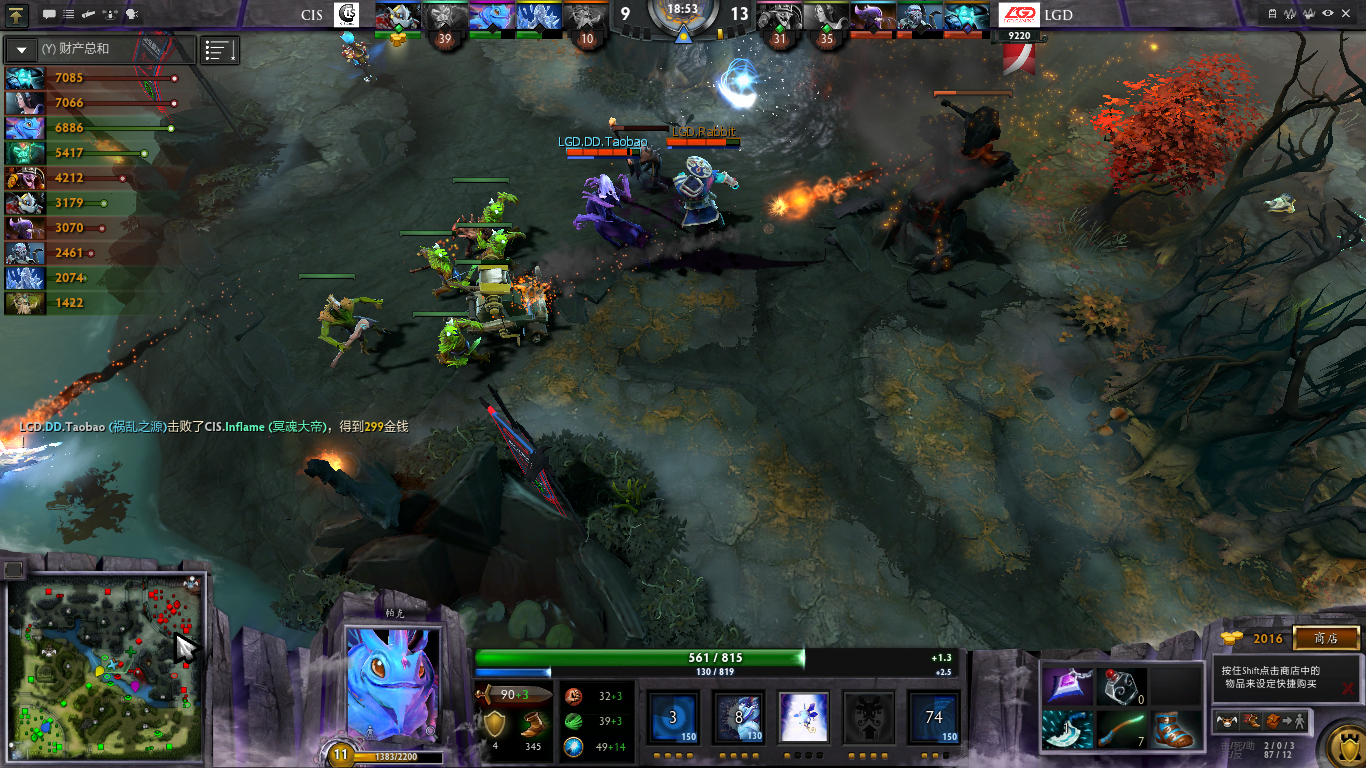The width and height of the screenshot is (1366, 768).
Task: Click the gold arrow button in top-left corner
Action: [17, 15]
